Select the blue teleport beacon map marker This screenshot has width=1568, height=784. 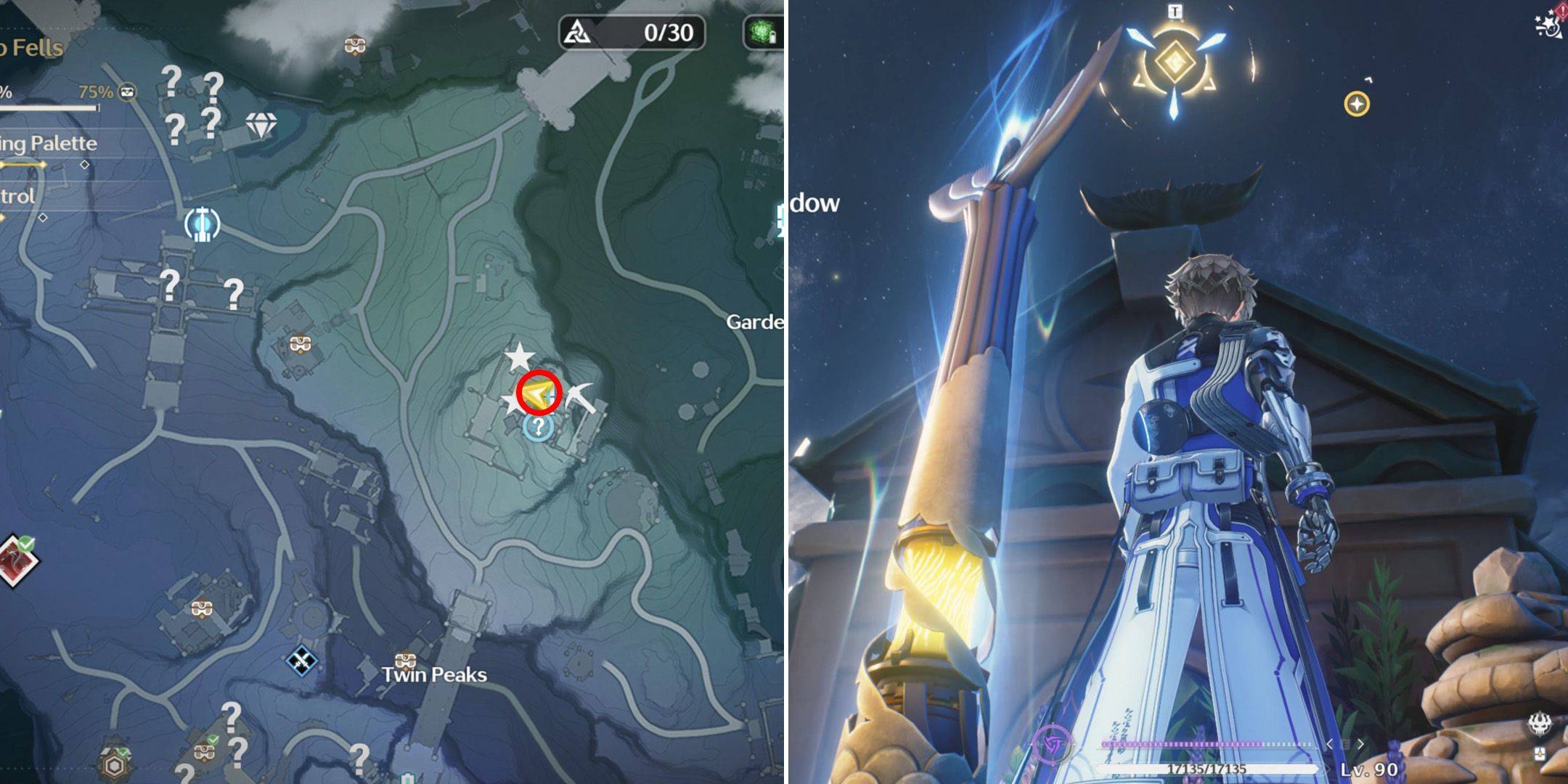[202, 224]
